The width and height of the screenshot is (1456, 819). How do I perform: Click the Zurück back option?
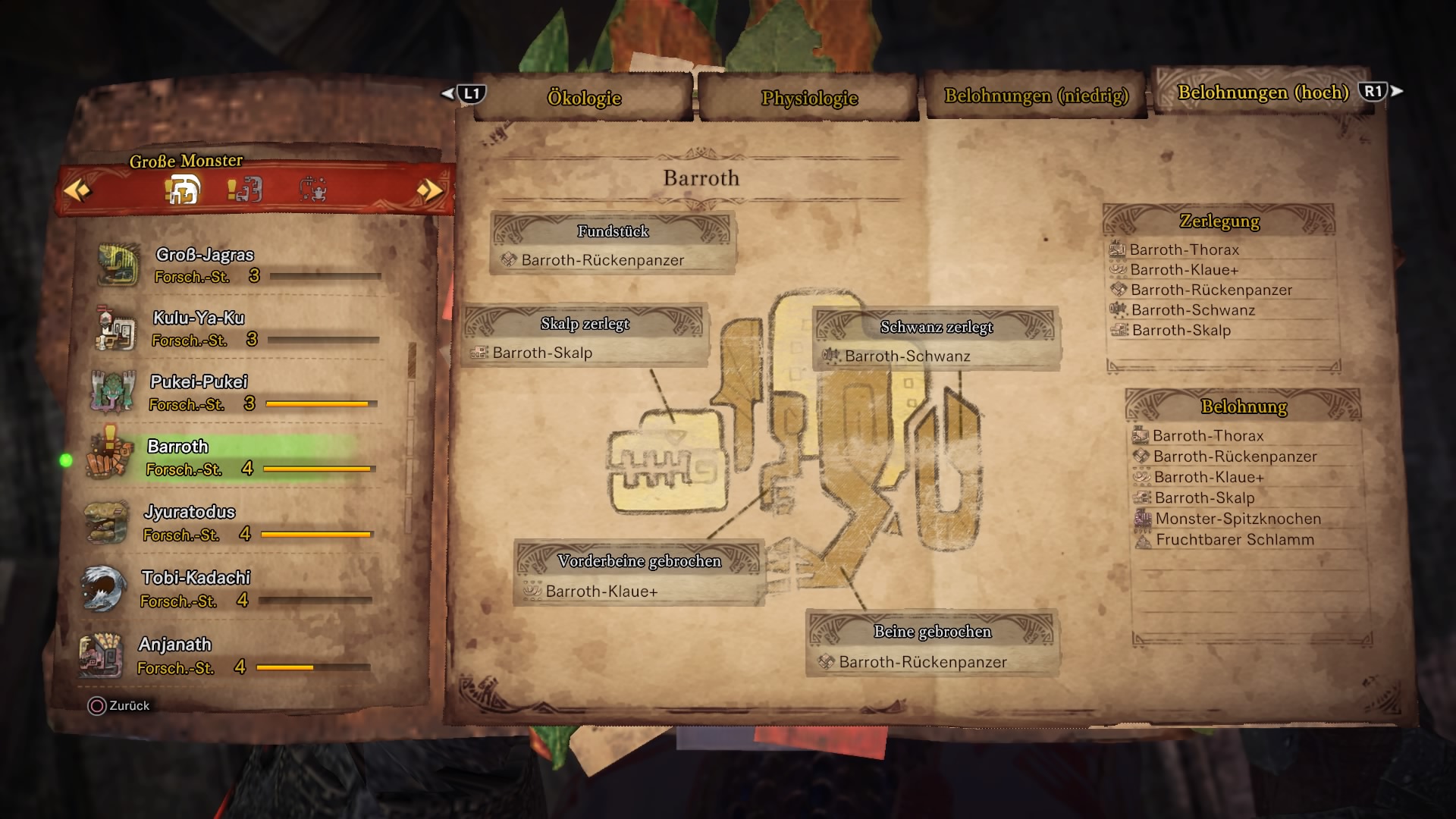click(119, 706)
